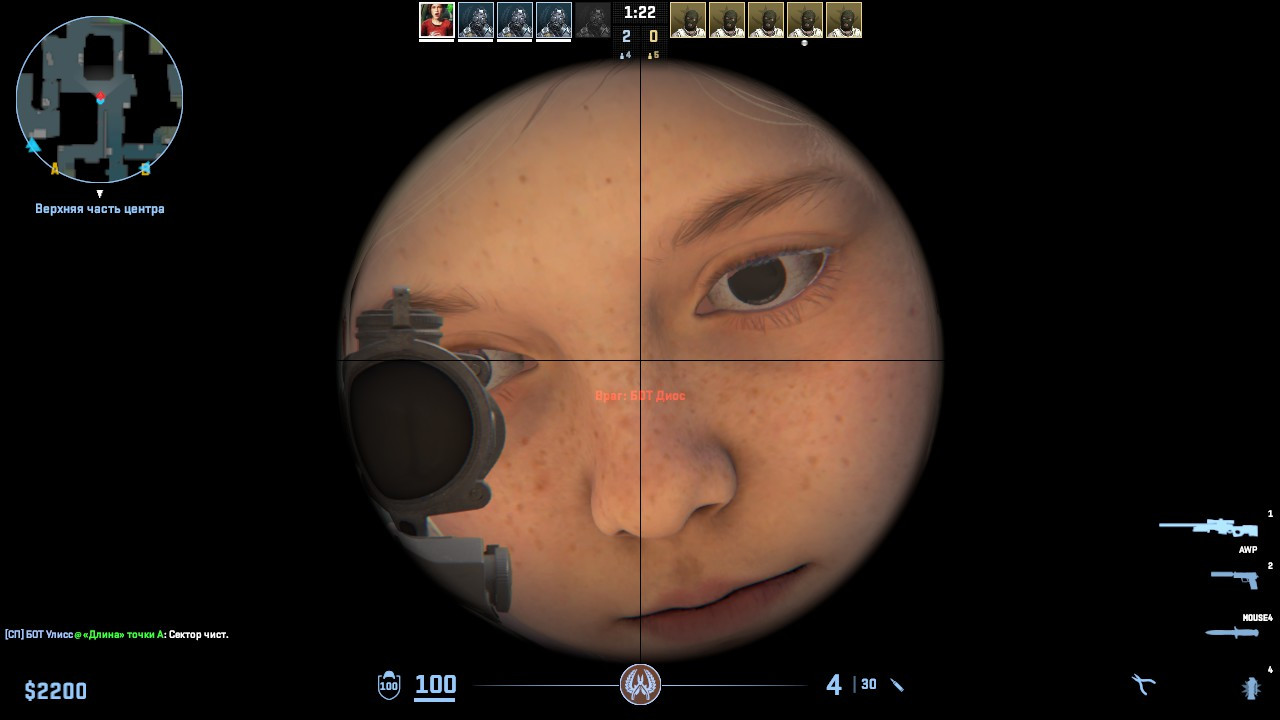
Task: Click the armor shield icon near health
Action: click(386, 686)
